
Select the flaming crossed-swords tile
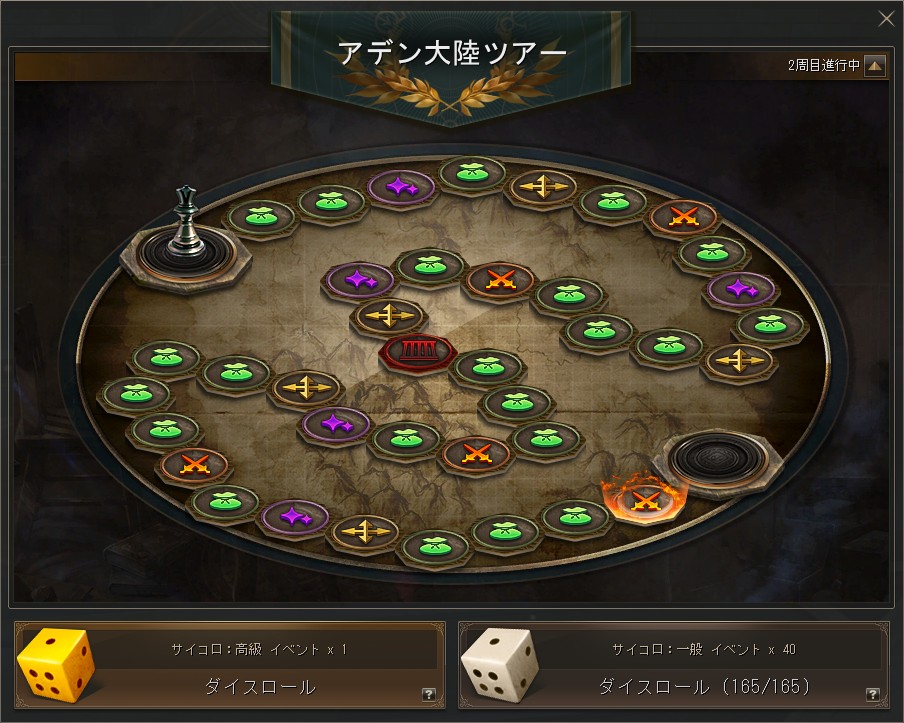click(x=643, y=496)
